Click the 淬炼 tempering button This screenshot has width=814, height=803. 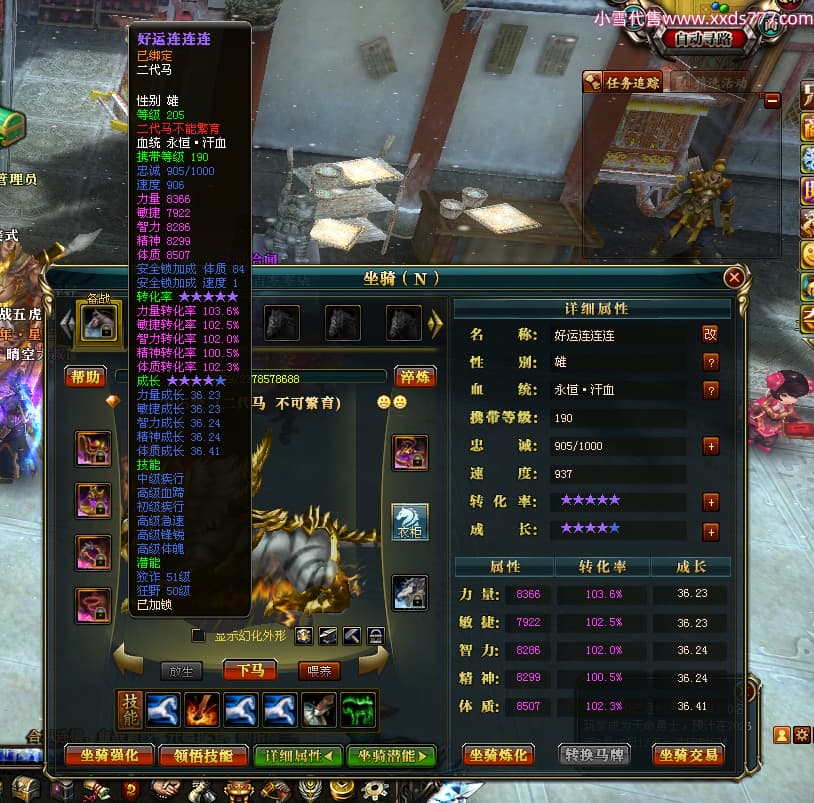coord(414,376)
